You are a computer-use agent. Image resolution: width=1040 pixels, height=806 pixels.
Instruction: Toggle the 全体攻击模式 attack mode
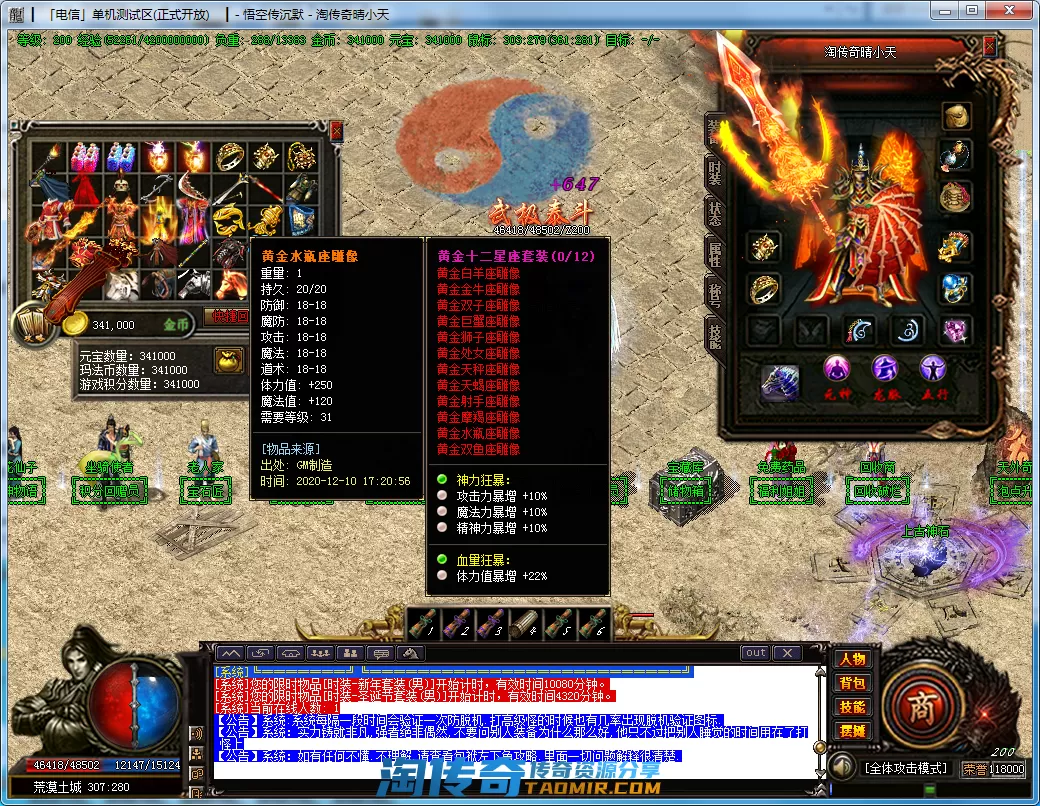[x=905, y=768]
